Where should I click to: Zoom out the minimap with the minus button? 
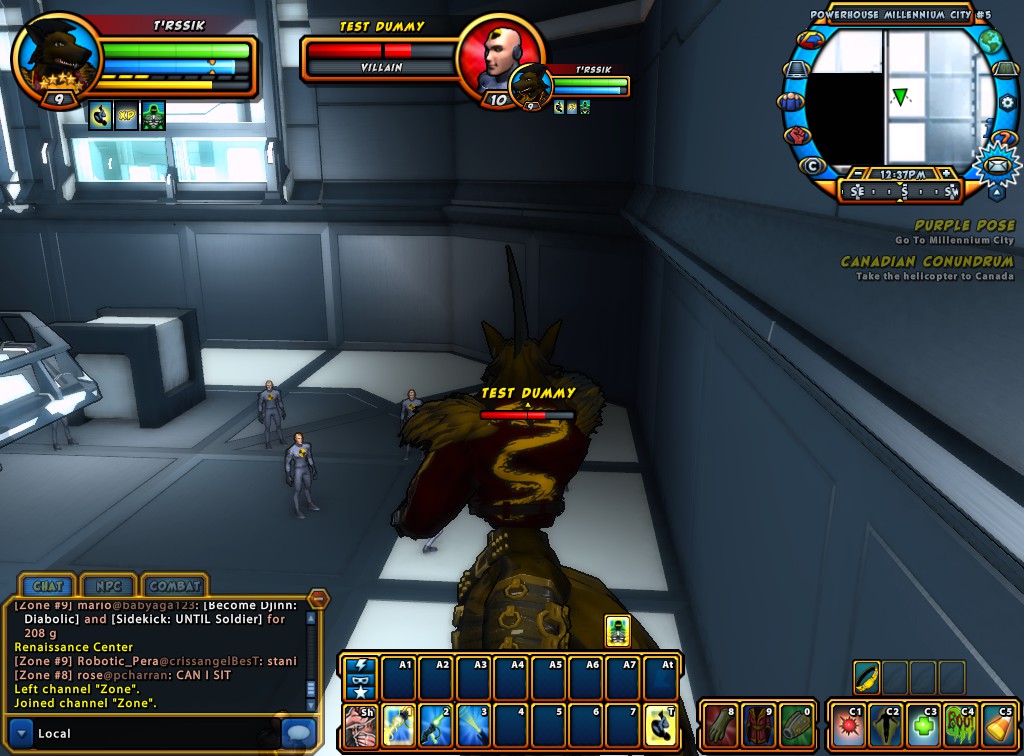tap(860, 174)
